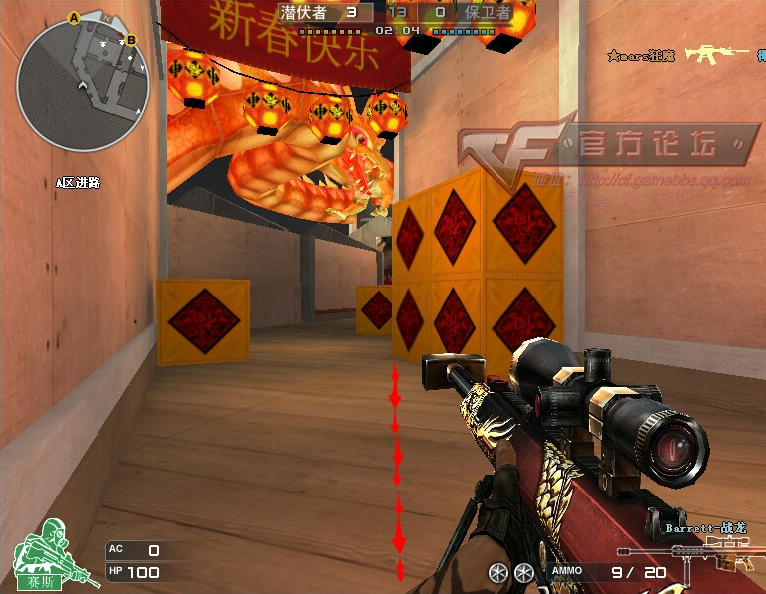Viewport: 766px width, 594px height.
Task: Select the B bombsite marker on minimap
Action: (131, 39)
